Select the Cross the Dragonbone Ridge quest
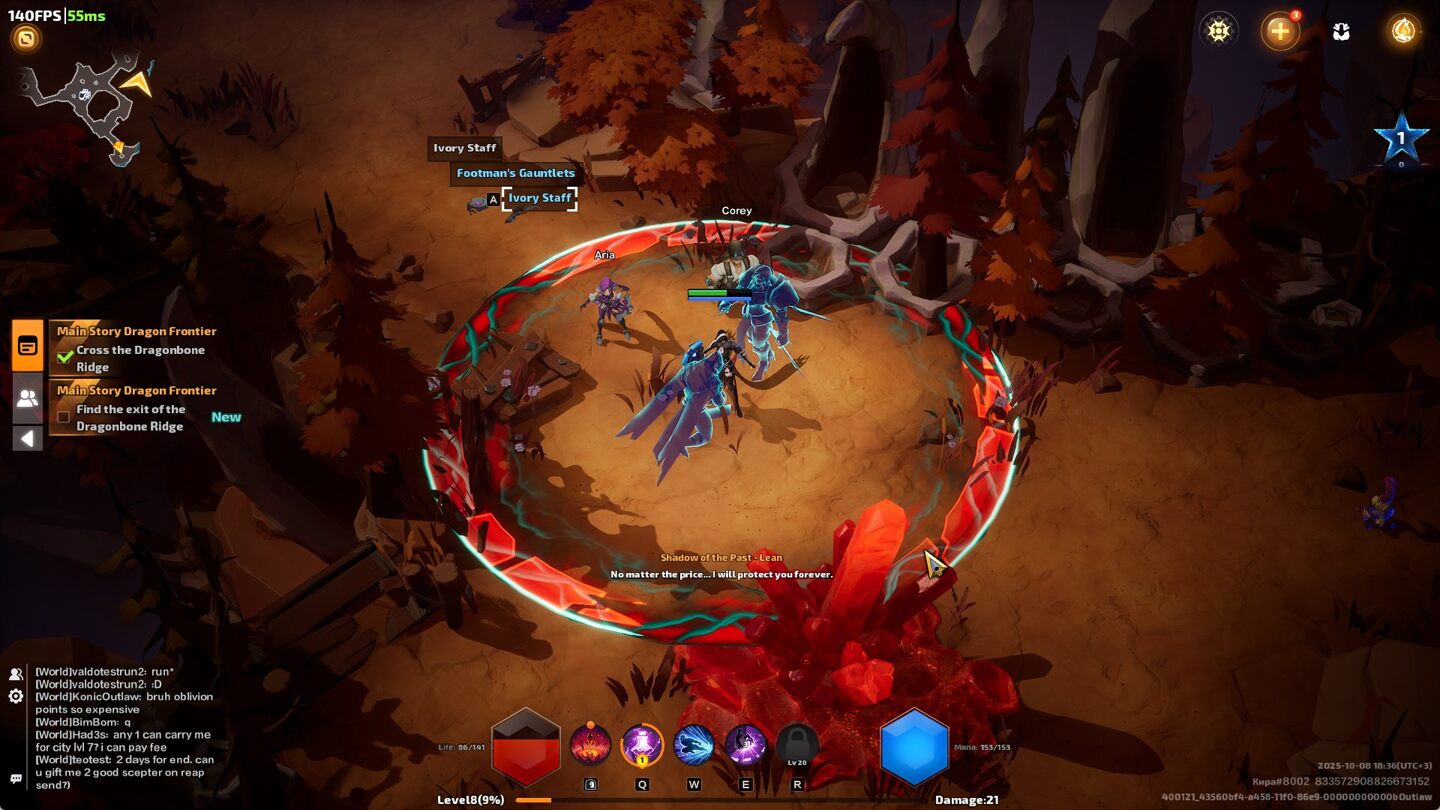 point(140,358)
